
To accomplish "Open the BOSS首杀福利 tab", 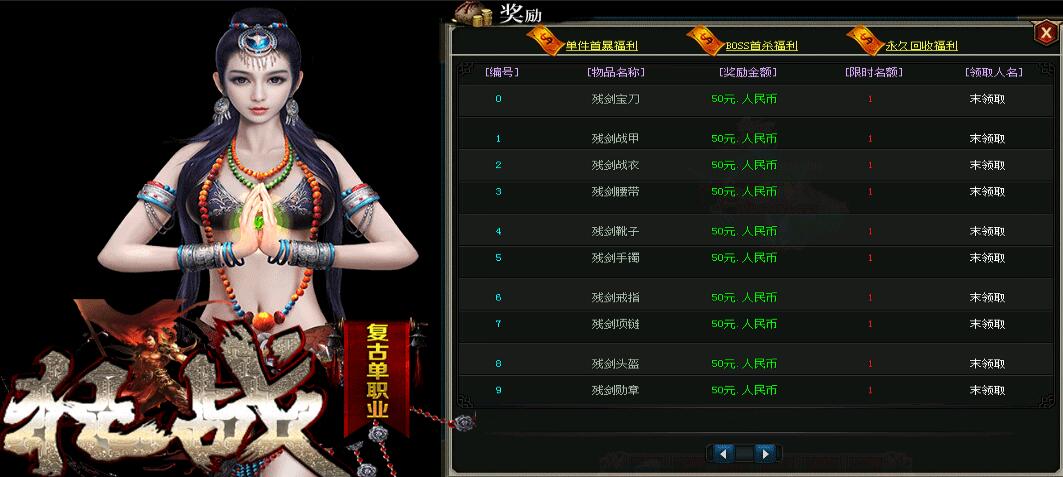I will point(760,45).
